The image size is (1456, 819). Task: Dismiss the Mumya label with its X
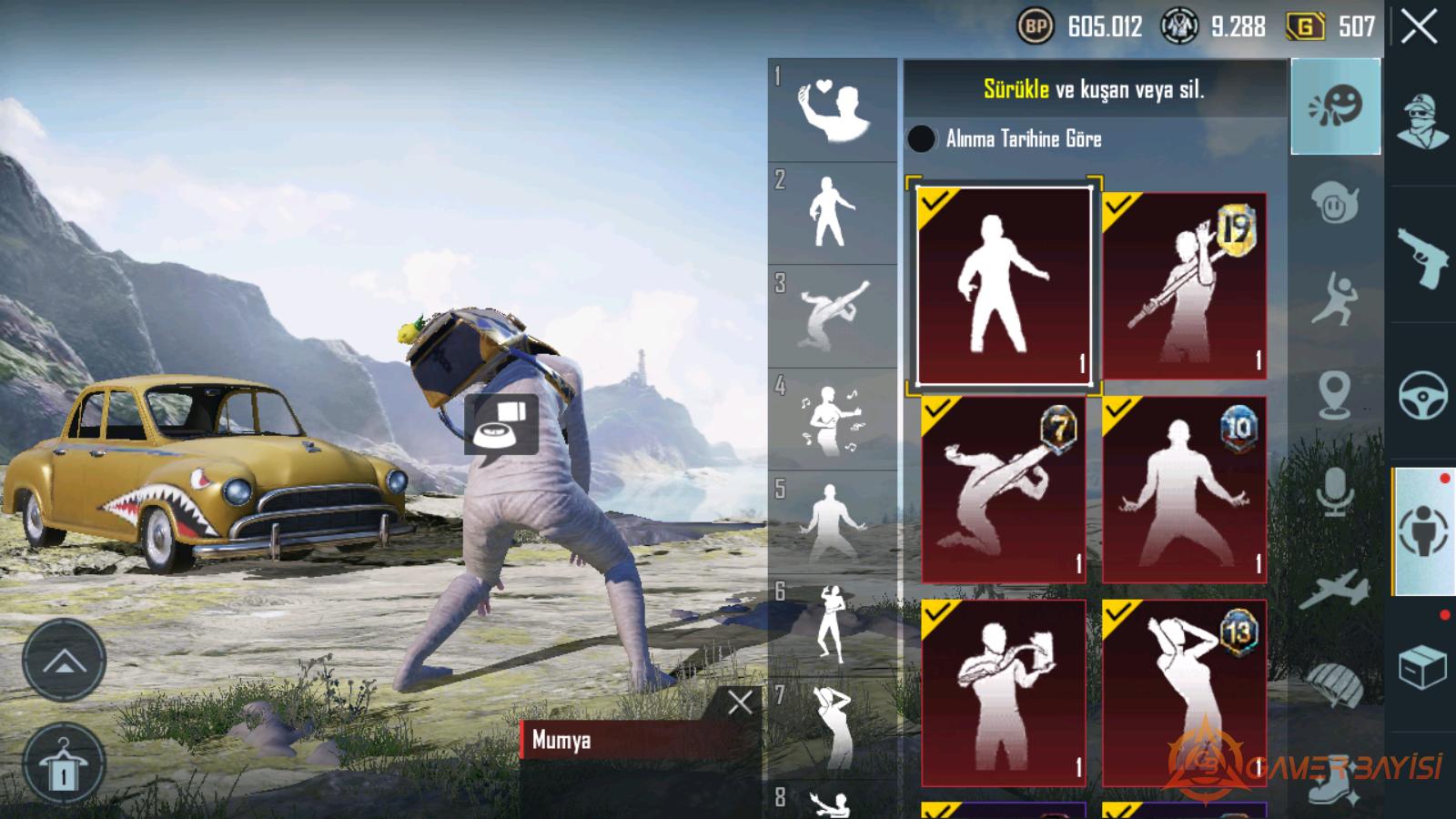(740, 702)
